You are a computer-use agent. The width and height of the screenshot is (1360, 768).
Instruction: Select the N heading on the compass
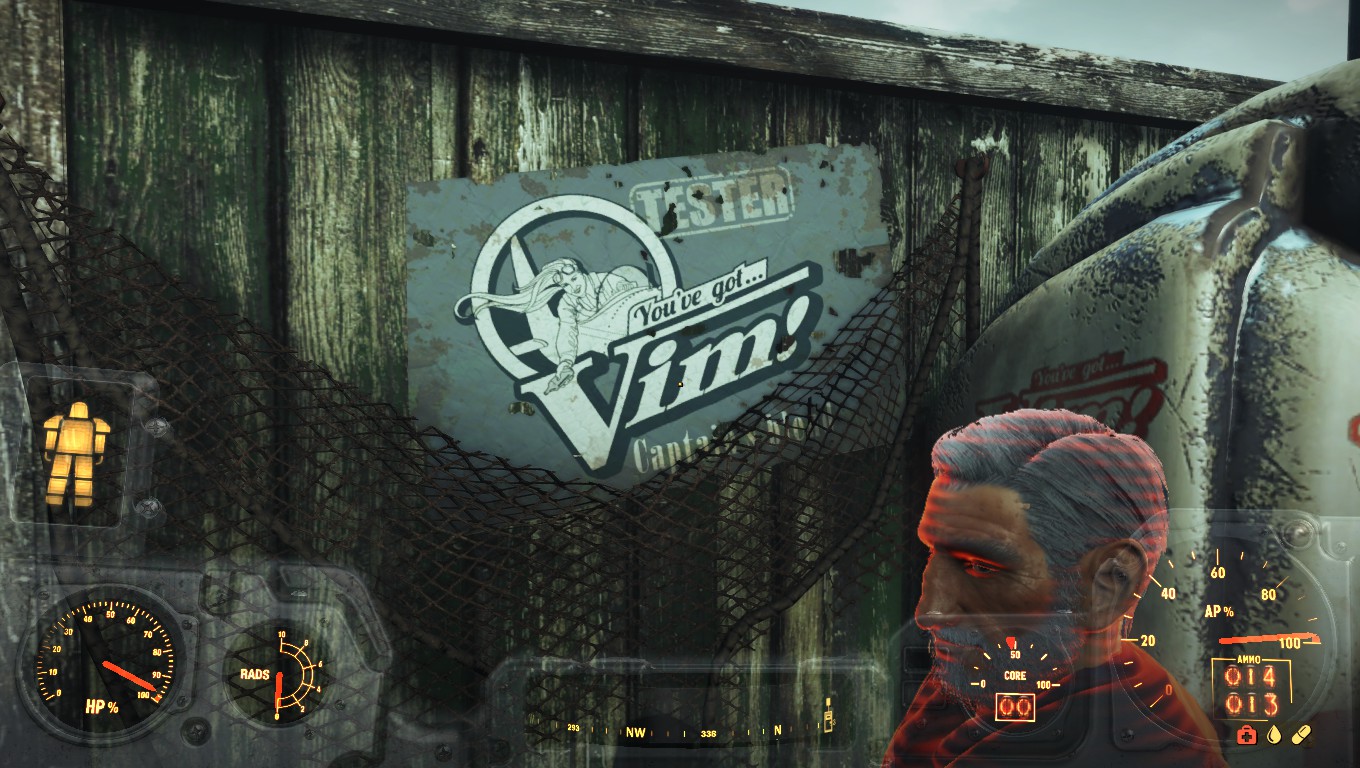pyautogui.click(x=779, y=732)
